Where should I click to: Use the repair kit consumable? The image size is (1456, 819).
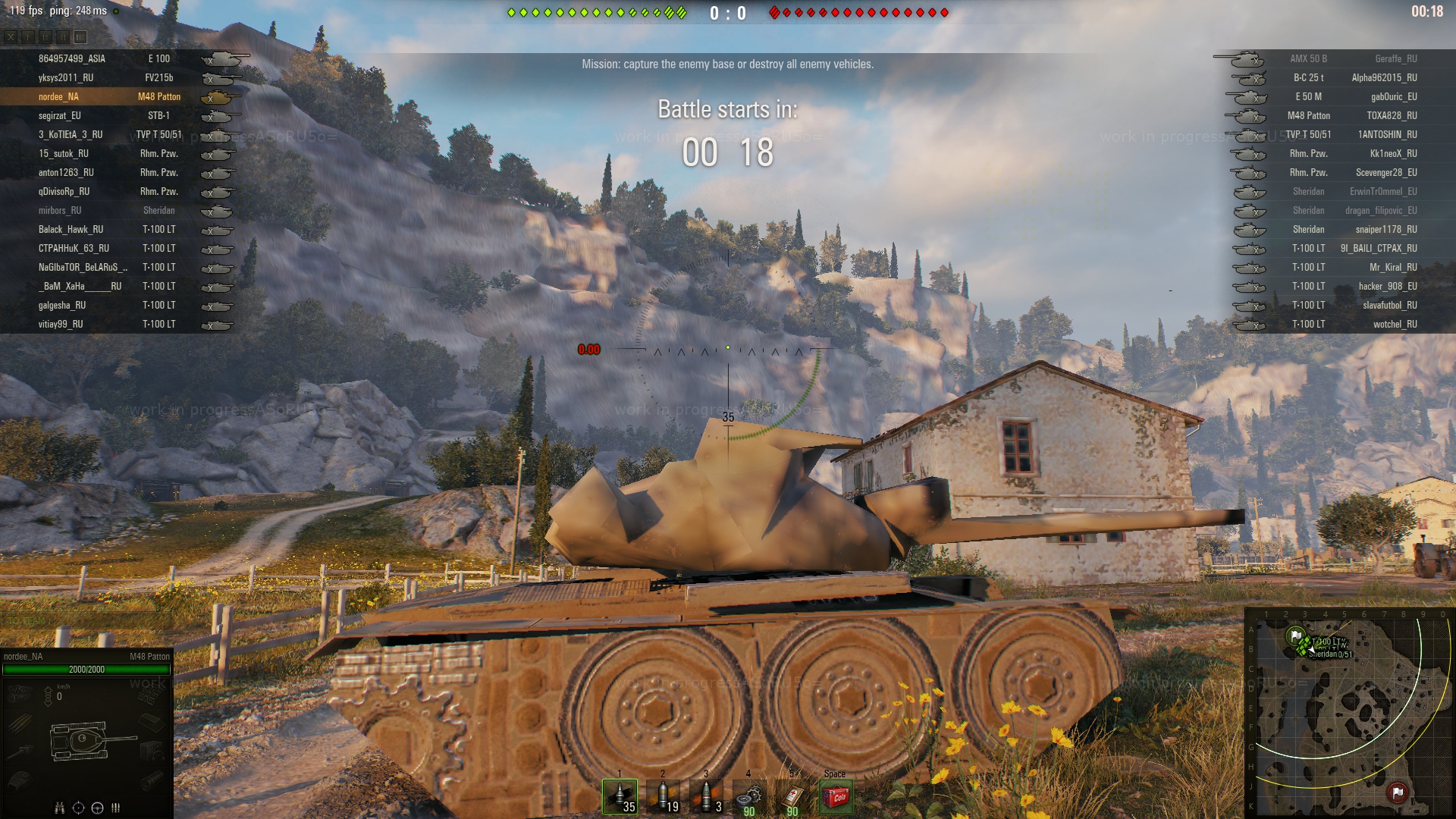click(x=749, y=796)
